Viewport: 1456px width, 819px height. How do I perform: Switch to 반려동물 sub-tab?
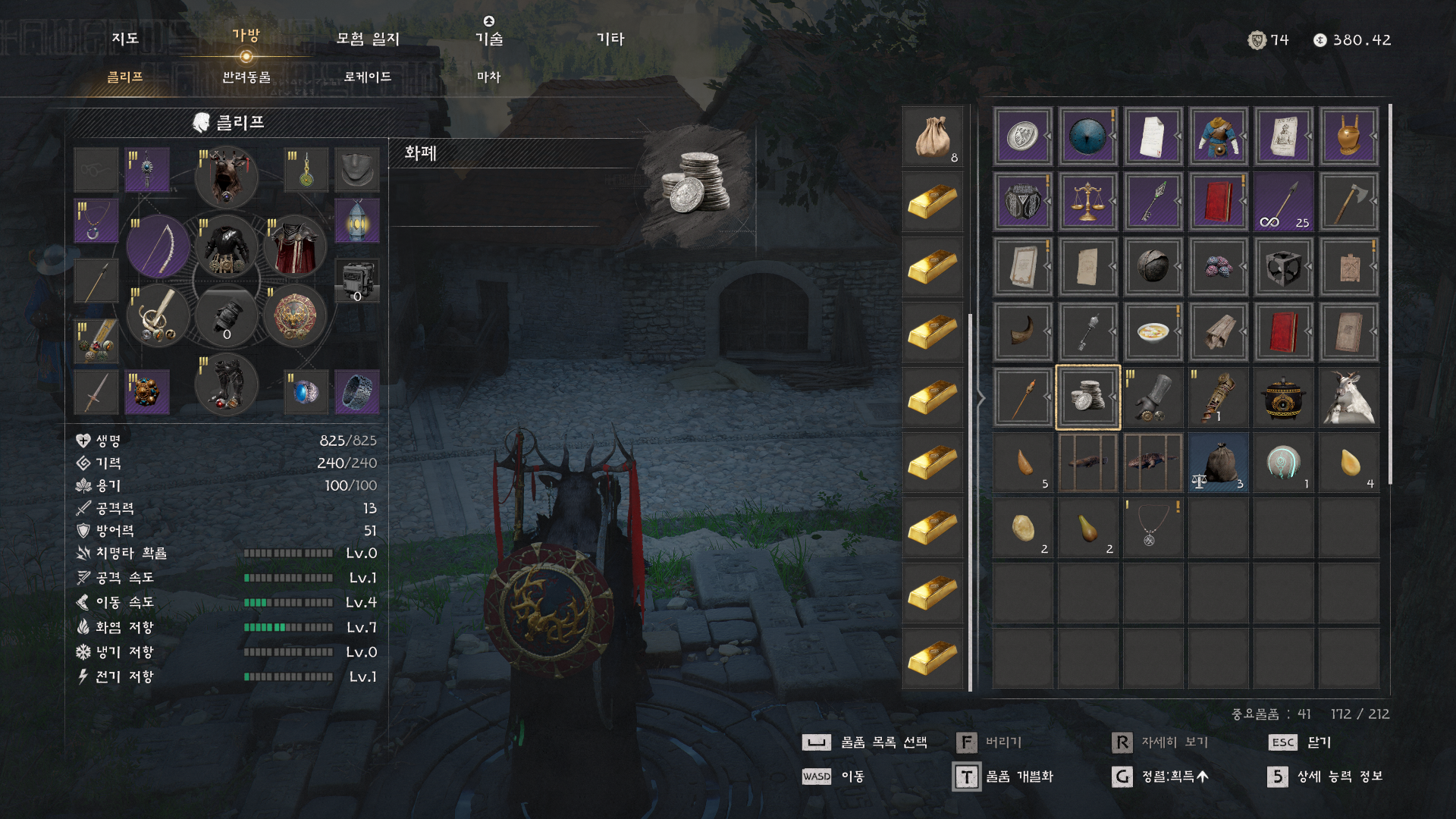pos(246,77)
